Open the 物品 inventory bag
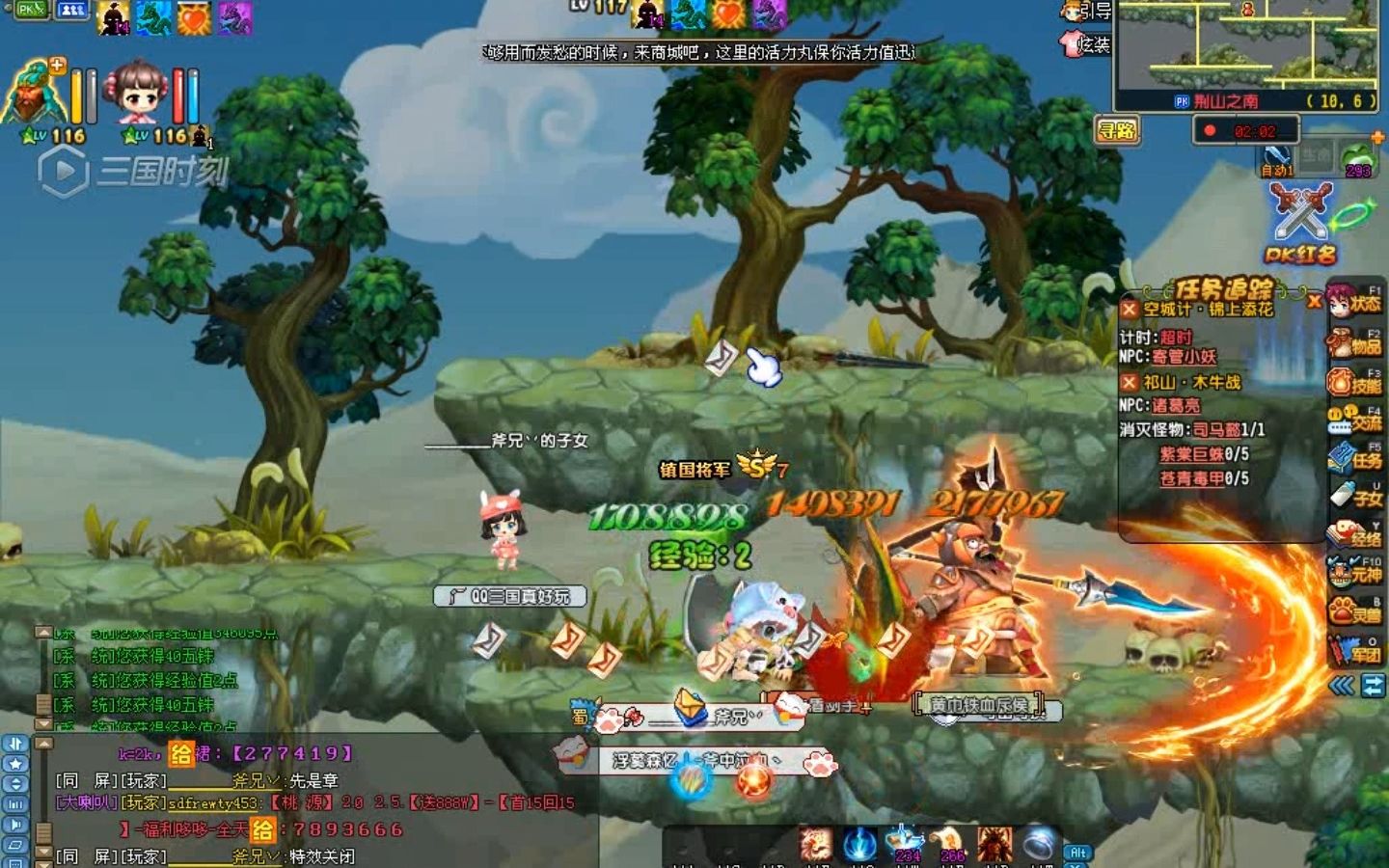 (x=1356, y=342)
